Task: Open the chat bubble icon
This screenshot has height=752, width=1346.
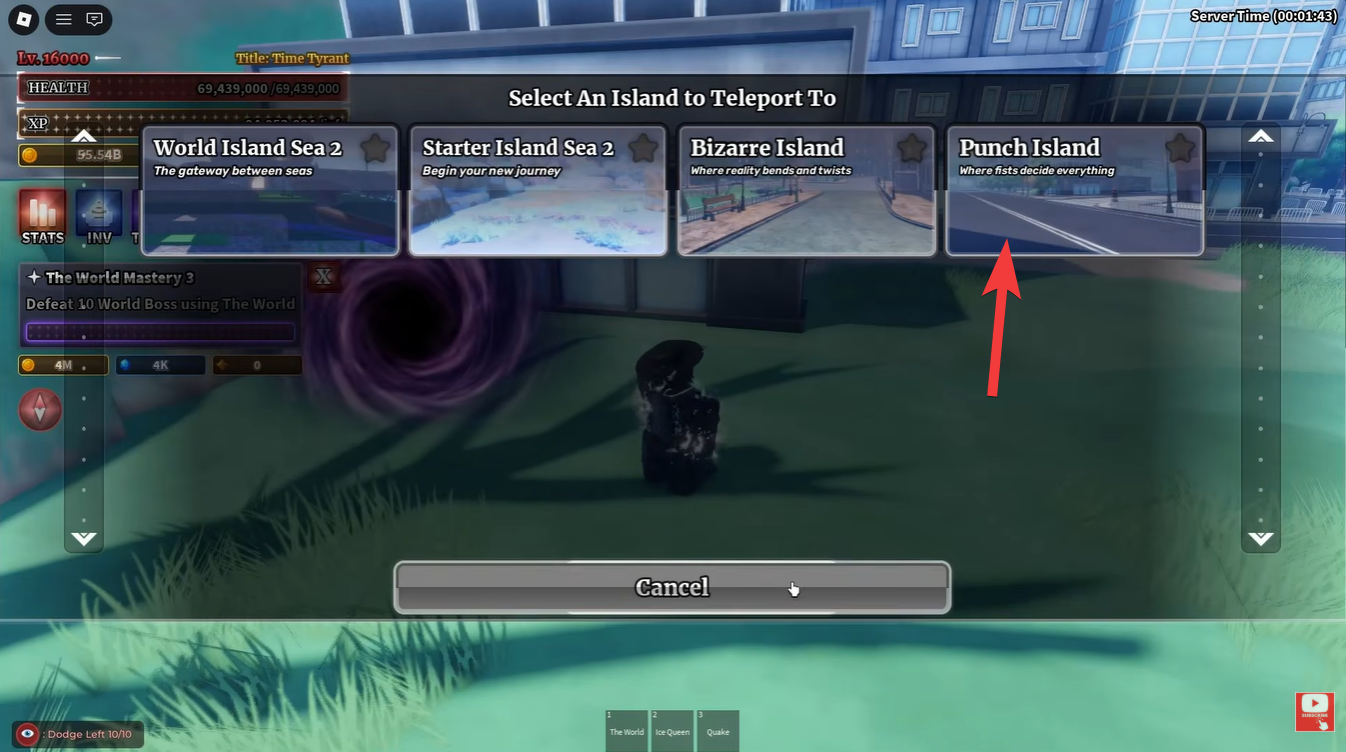Action: tap(93, 19)
